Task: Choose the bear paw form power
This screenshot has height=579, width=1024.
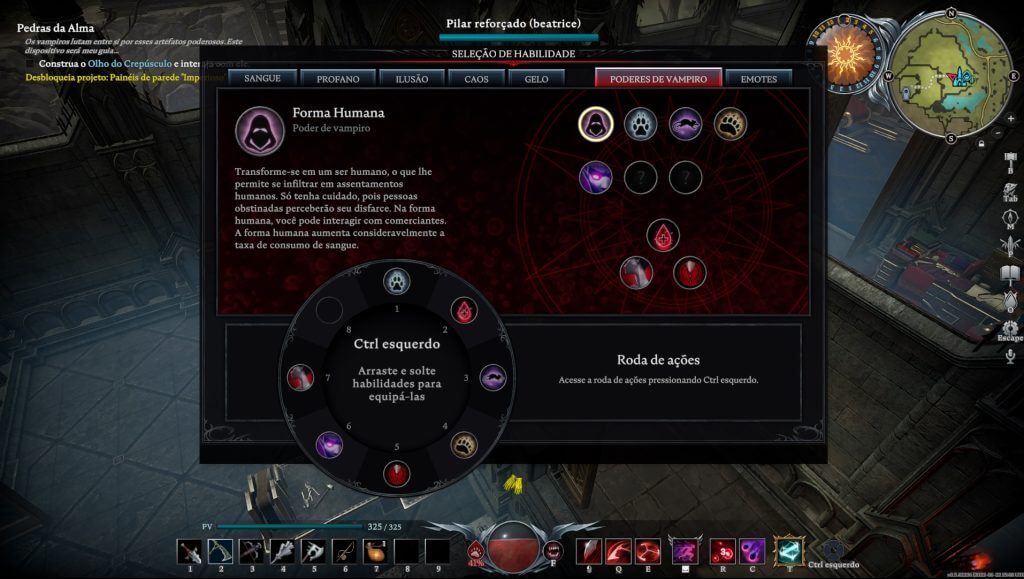Action: click(x=730, y=124)
